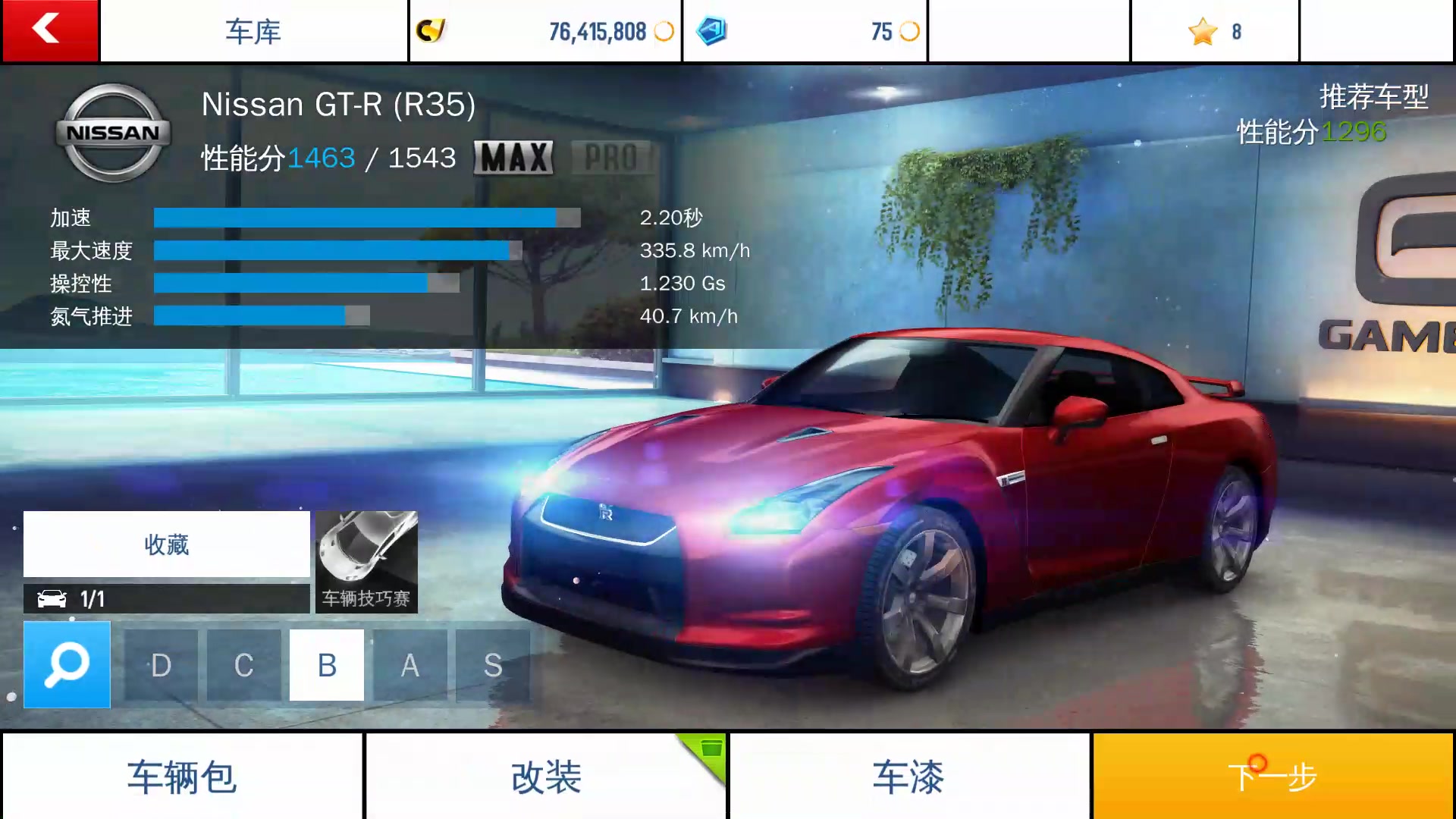Enable the class B filter
The height and width of the screenshot is (819, 1456).
pos(326,667)
